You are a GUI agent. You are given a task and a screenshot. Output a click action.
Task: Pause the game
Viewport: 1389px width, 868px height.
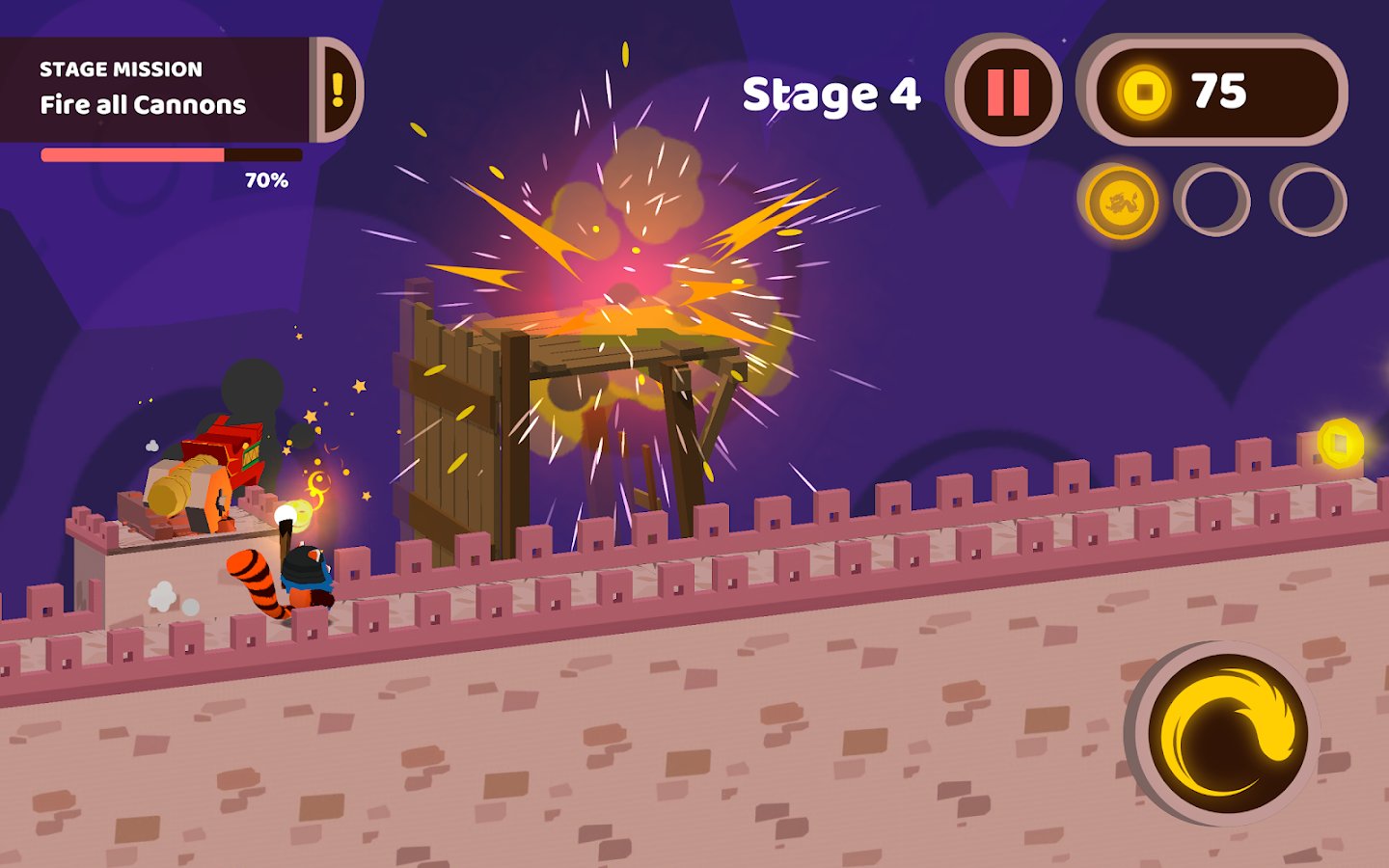(1007, 92)
